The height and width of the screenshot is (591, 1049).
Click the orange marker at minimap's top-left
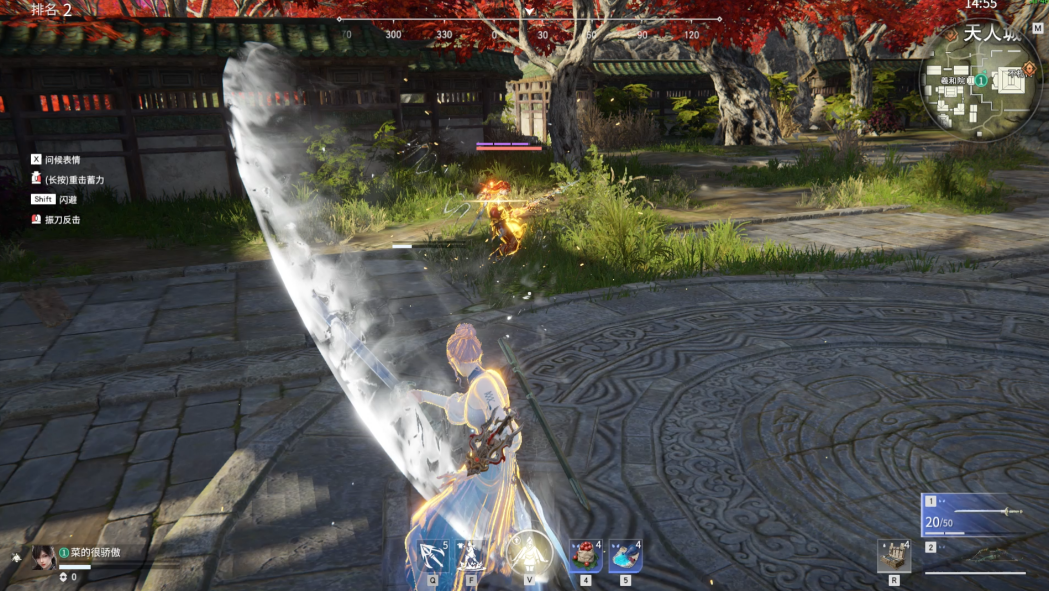[950, 34]
